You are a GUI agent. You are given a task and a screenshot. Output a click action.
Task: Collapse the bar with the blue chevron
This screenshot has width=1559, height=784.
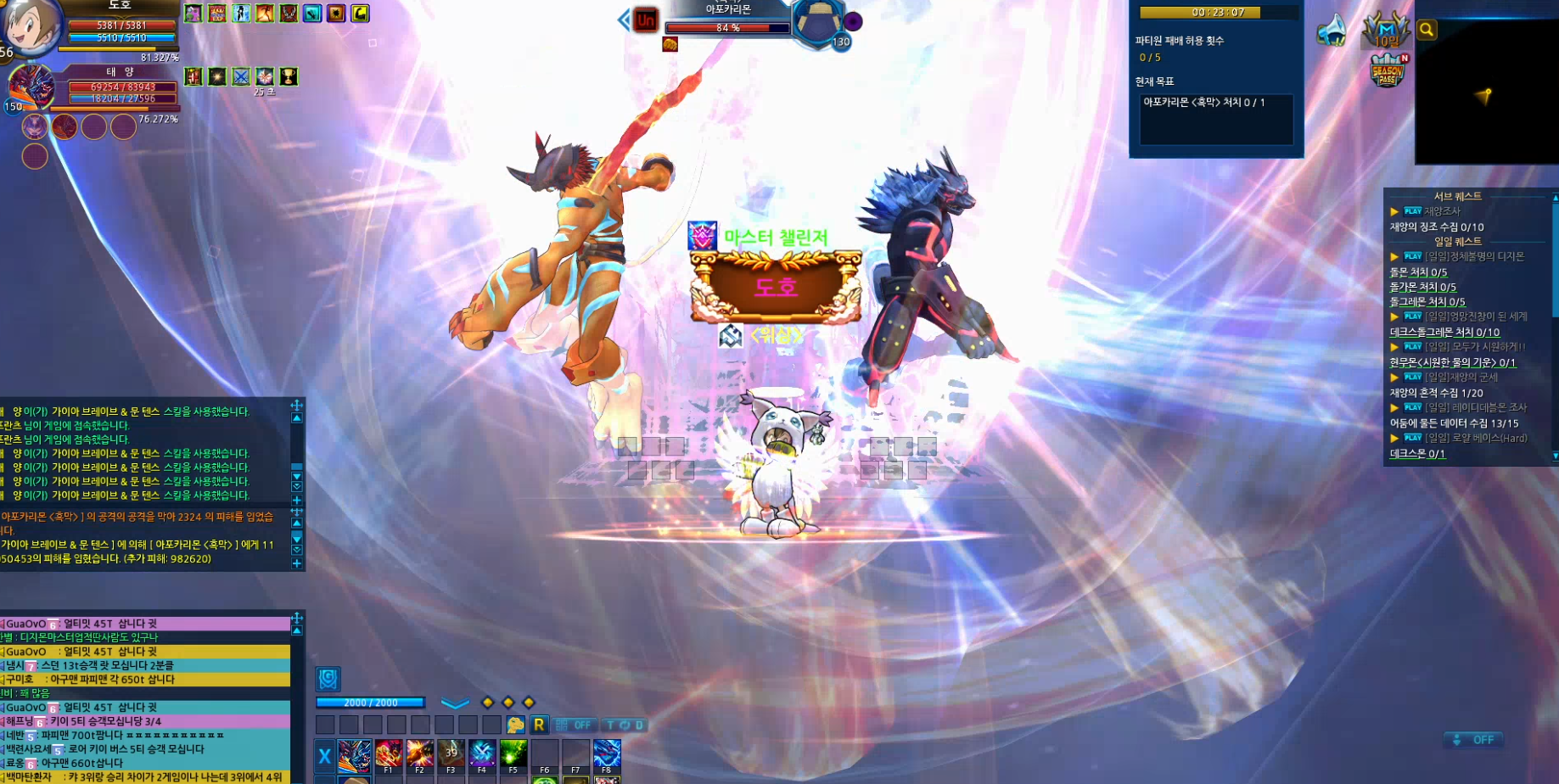pos(455,703)
